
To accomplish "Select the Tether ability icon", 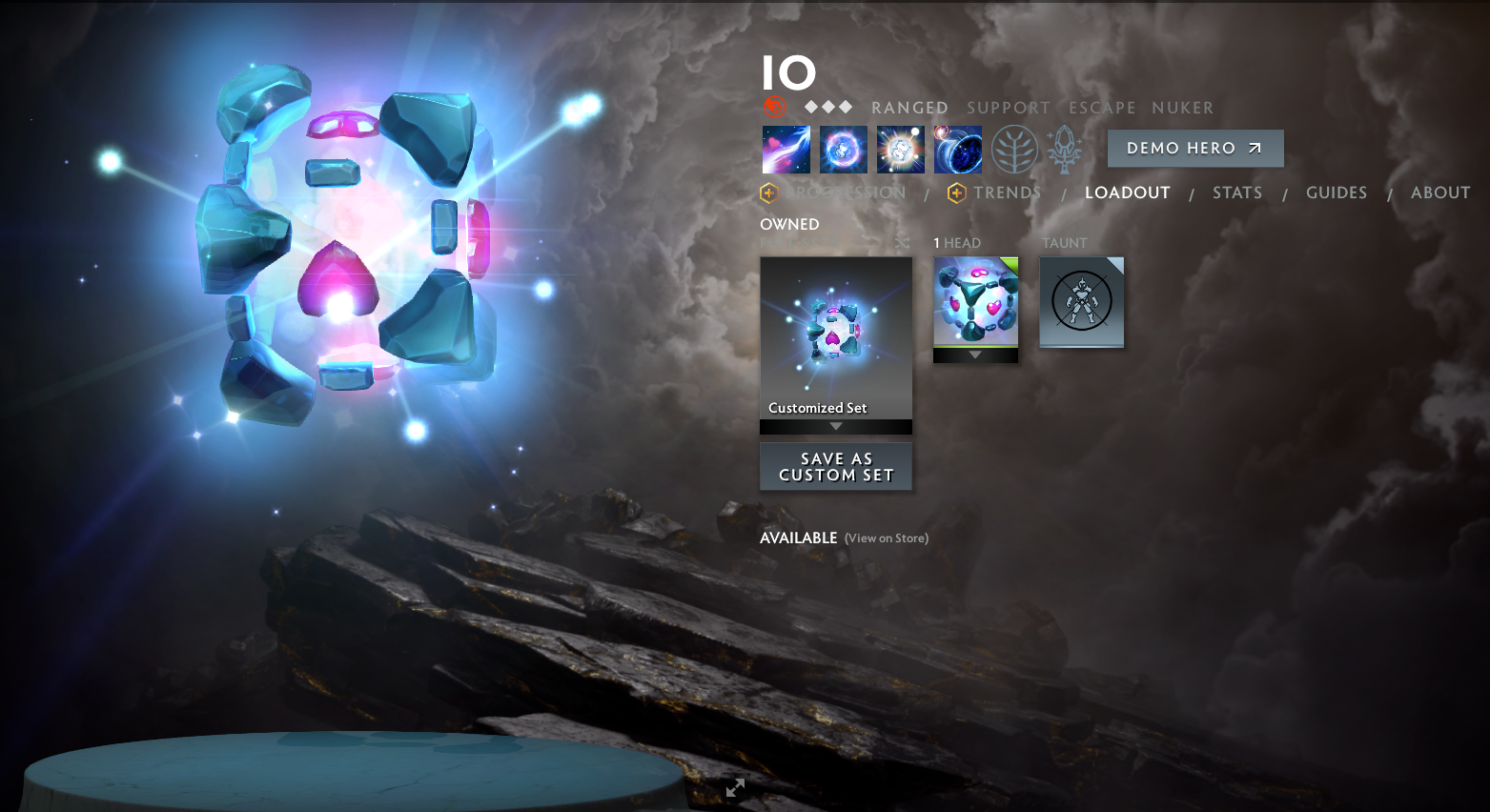I will 786,149.
